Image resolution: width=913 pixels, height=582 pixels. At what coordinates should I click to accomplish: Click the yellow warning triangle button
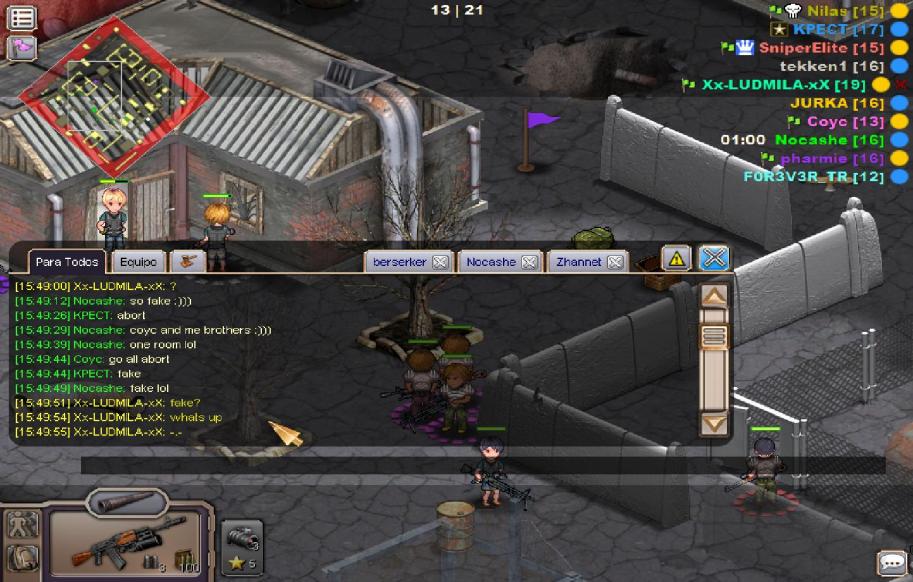pos(677,258)
